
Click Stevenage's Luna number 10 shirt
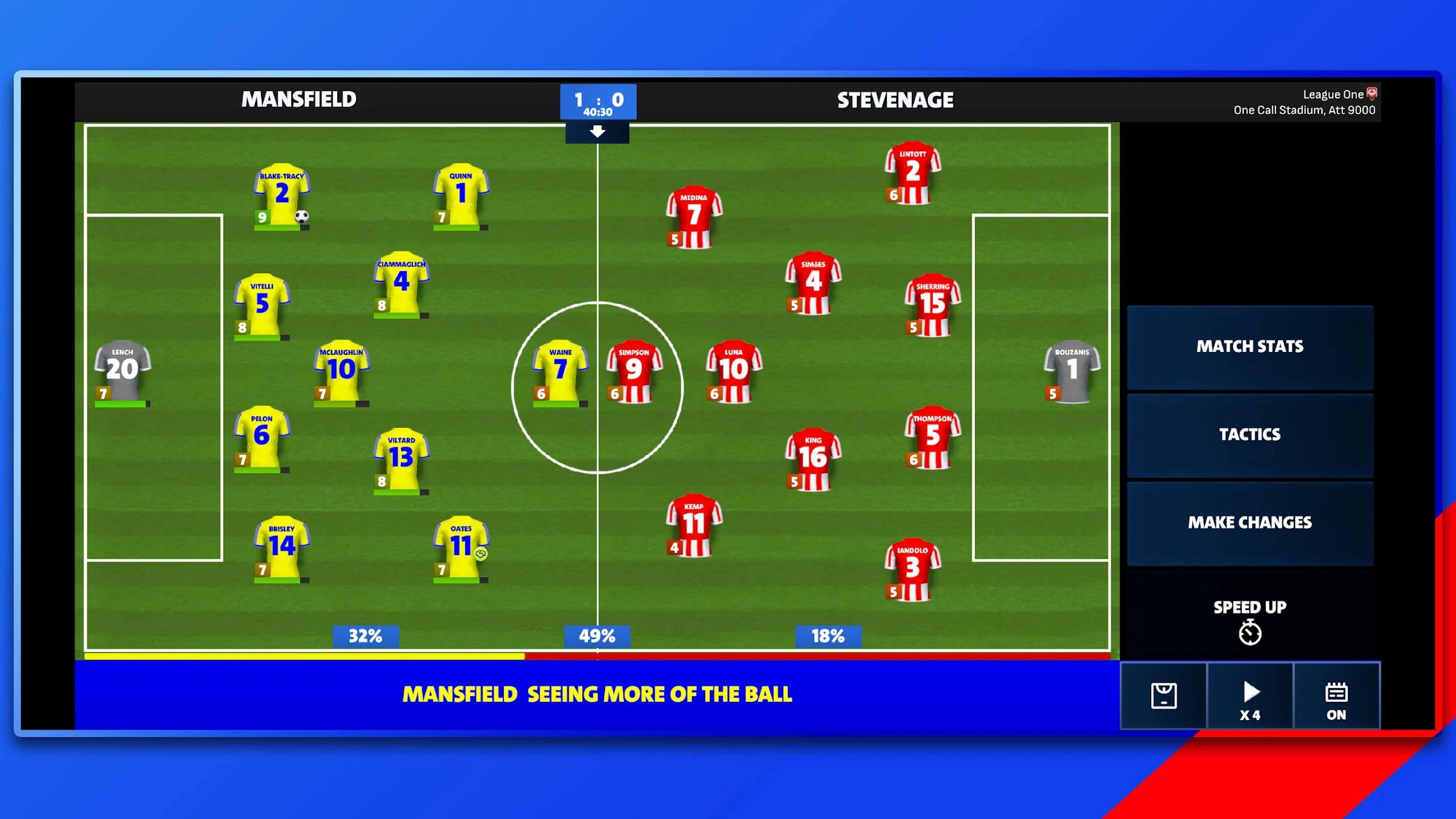(x=734, y=371)
